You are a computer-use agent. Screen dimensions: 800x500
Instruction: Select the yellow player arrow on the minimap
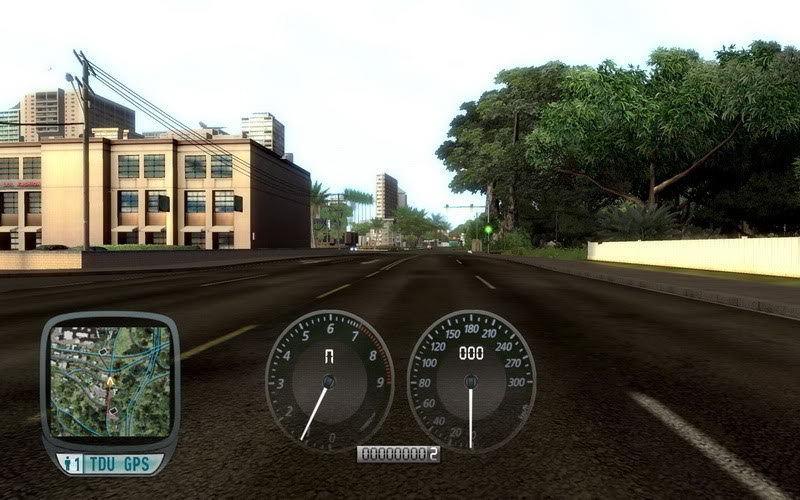click(x=110, y=381)
